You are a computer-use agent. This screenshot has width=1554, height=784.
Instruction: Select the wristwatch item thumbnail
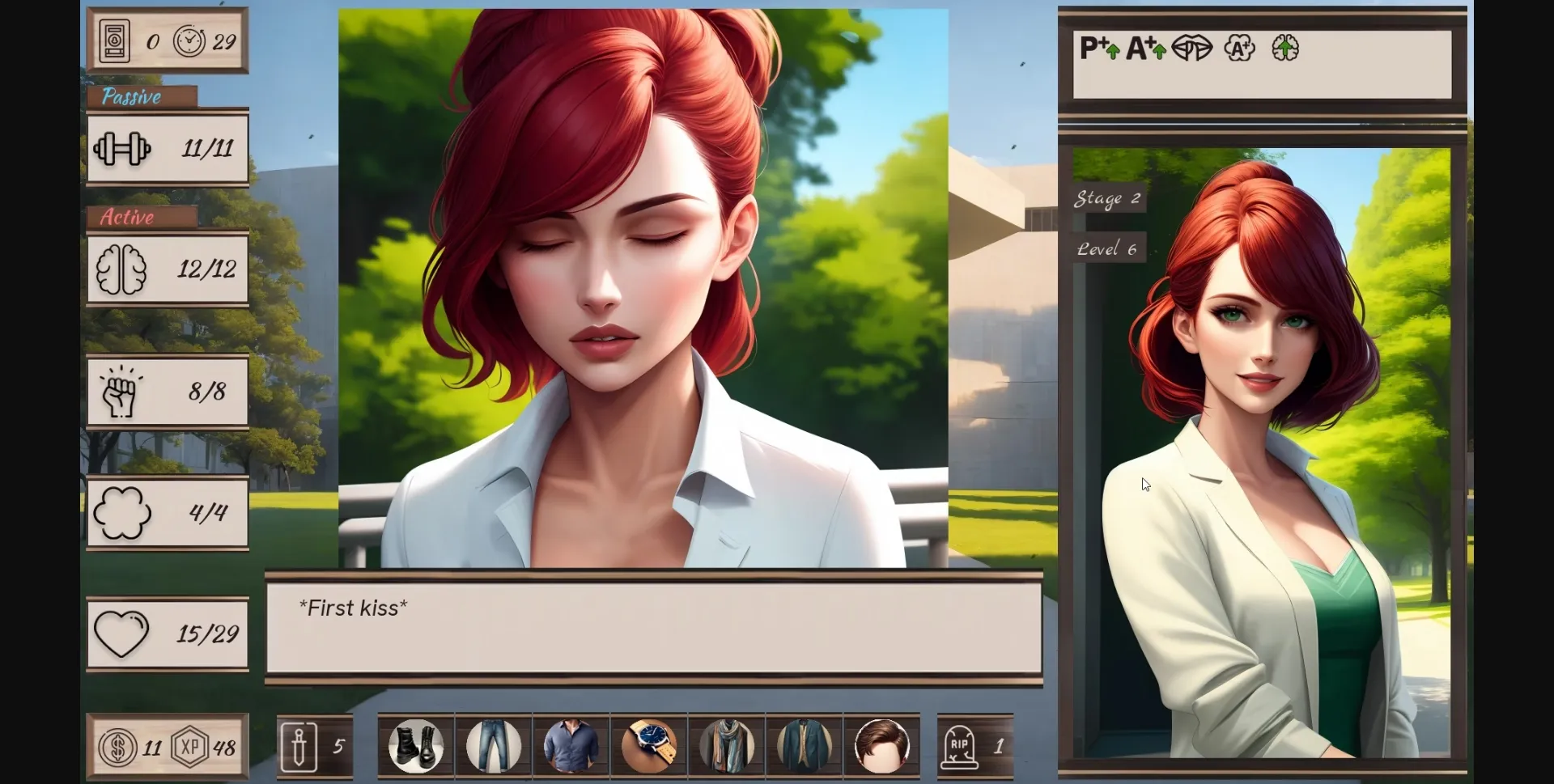[648, 747]
